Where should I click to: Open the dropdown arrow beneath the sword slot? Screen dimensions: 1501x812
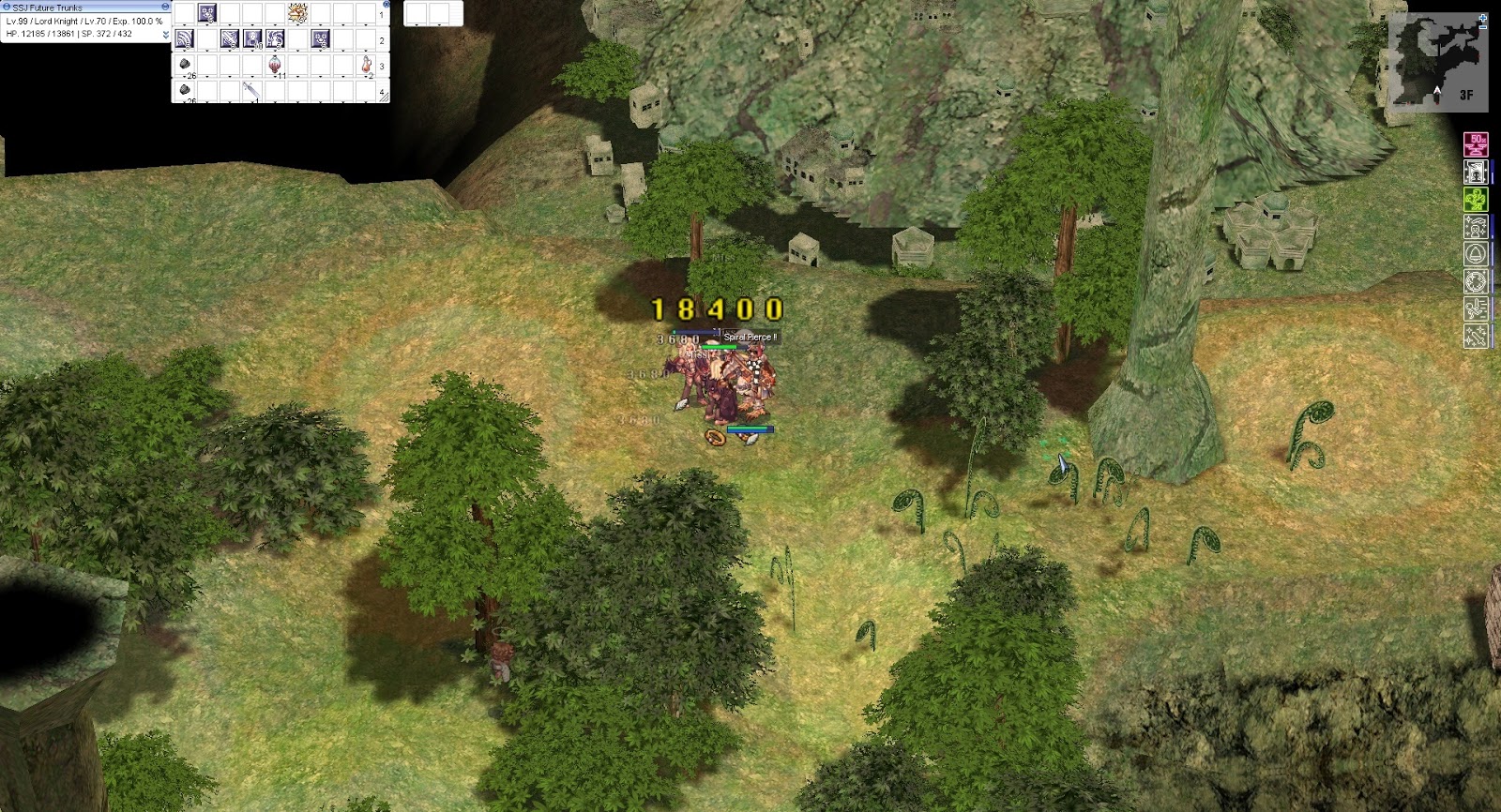pos(252,99)
